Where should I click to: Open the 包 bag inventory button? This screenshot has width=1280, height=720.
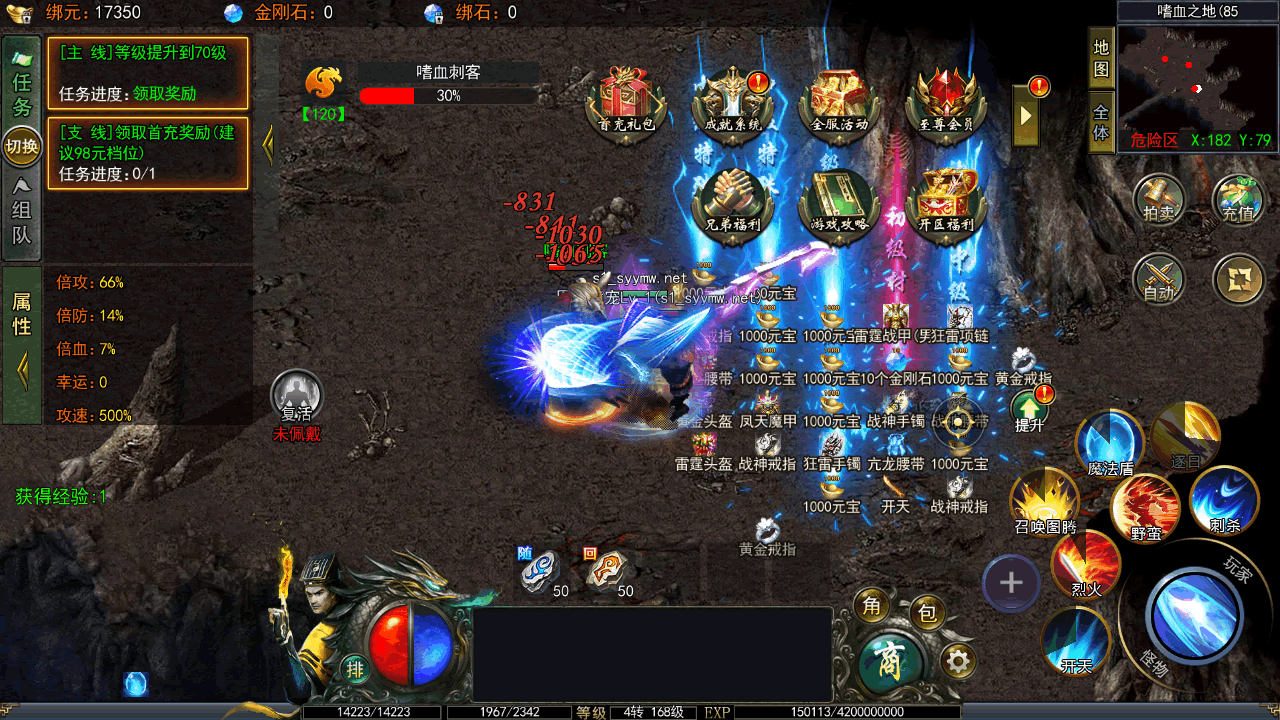pos(927,613)
